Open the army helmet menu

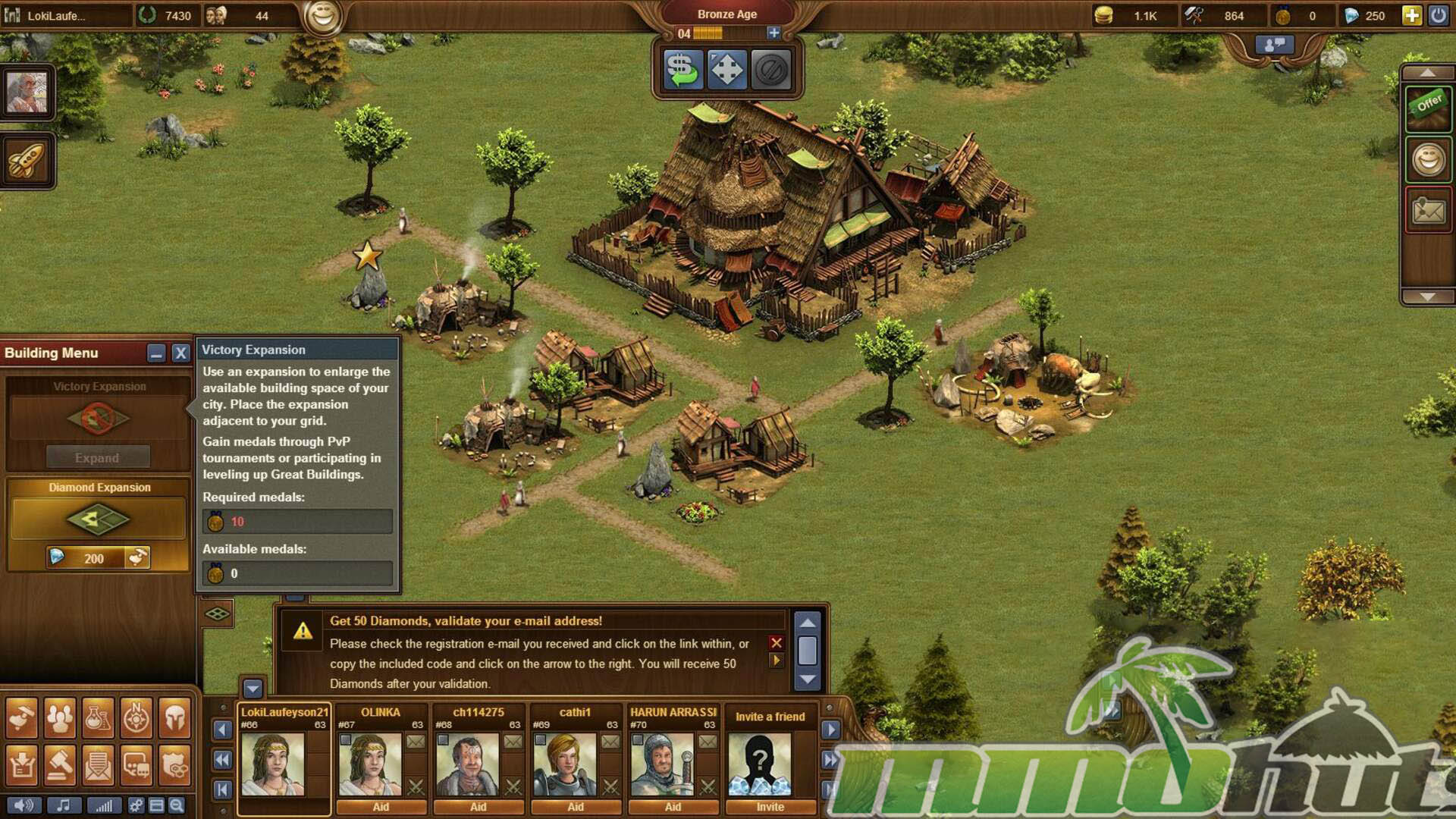175,717
